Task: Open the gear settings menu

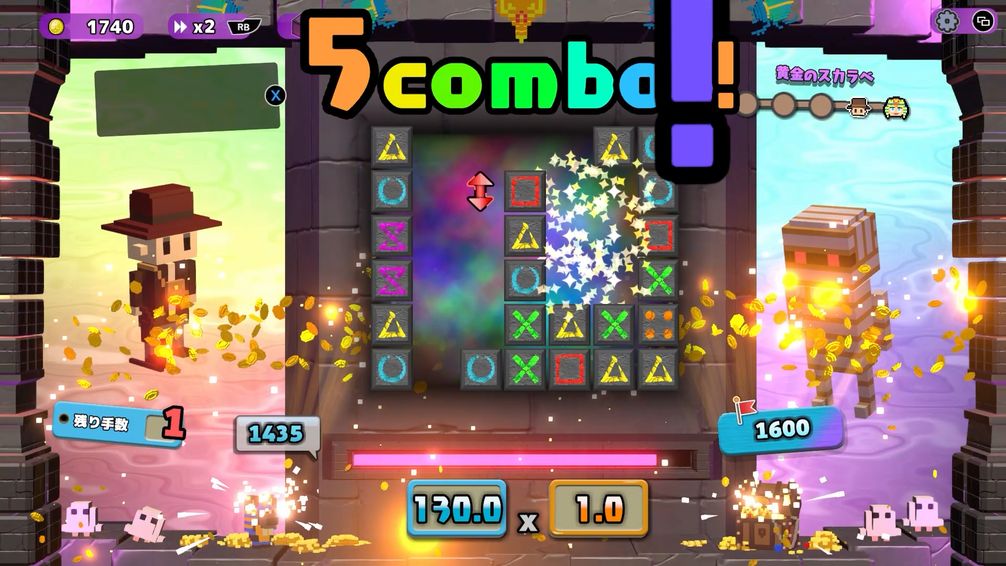Action: click(x=947, y=21)
